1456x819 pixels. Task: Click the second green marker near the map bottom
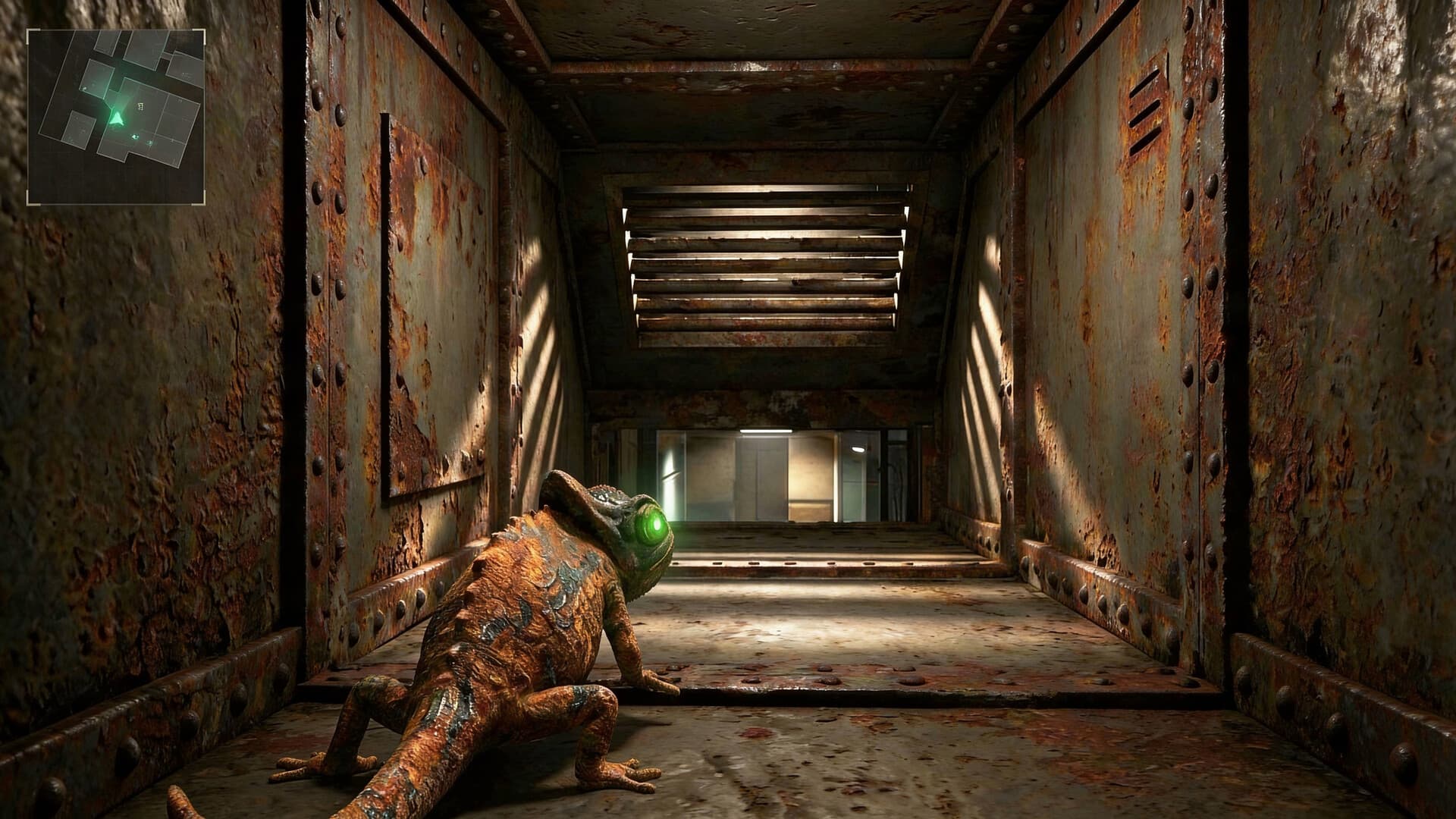[x=150, y=143]
